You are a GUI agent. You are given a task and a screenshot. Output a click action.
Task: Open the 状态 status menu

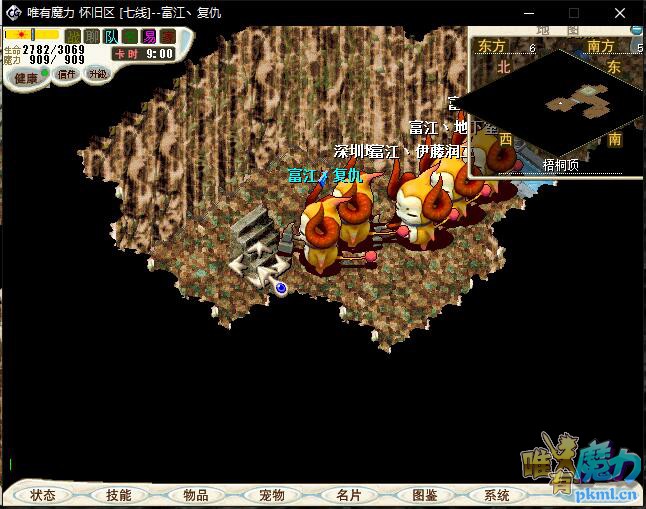point(43,495)
